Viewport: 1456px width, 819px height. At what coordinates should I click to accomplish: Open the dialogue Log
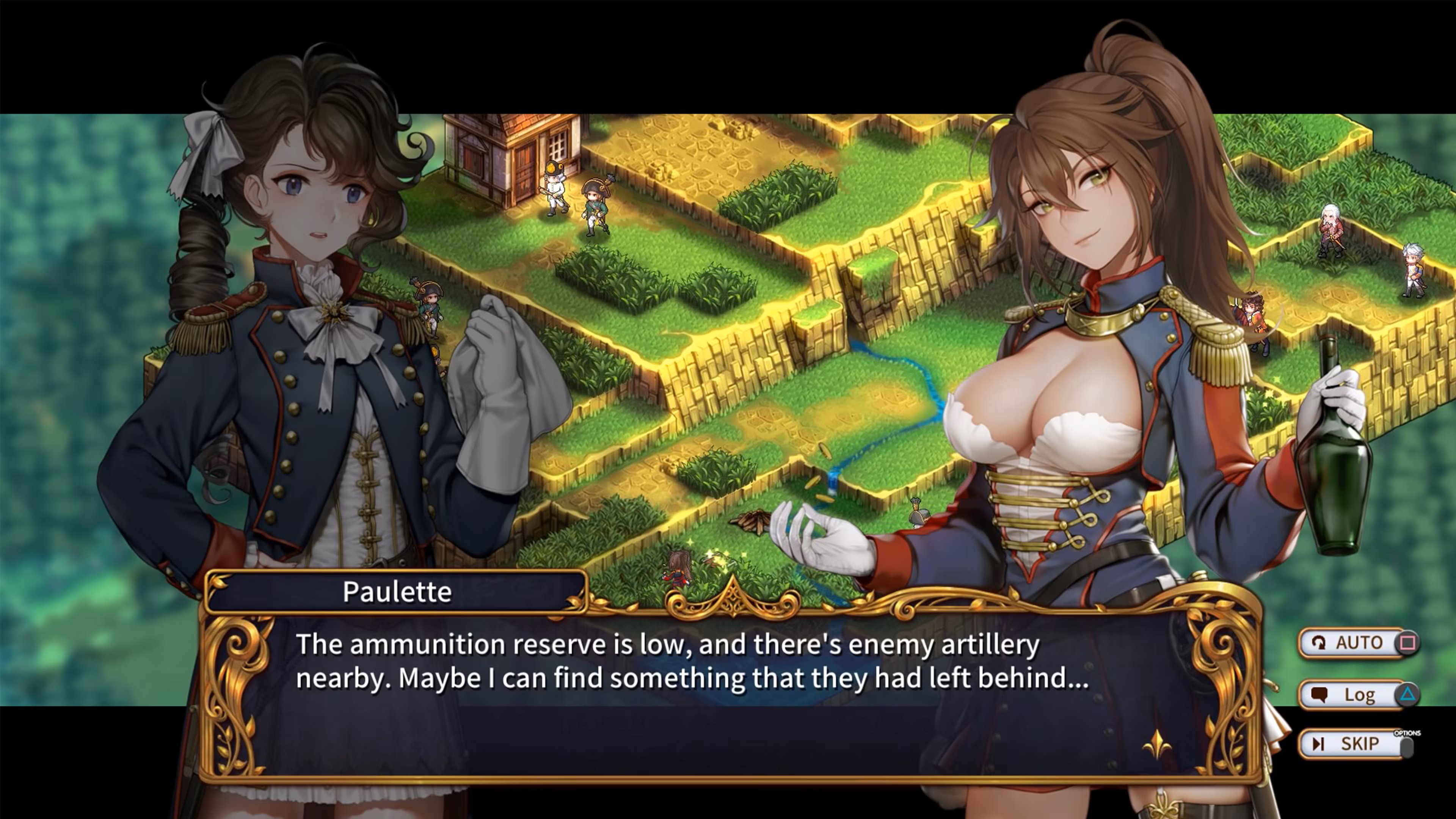pos(1357,694)
